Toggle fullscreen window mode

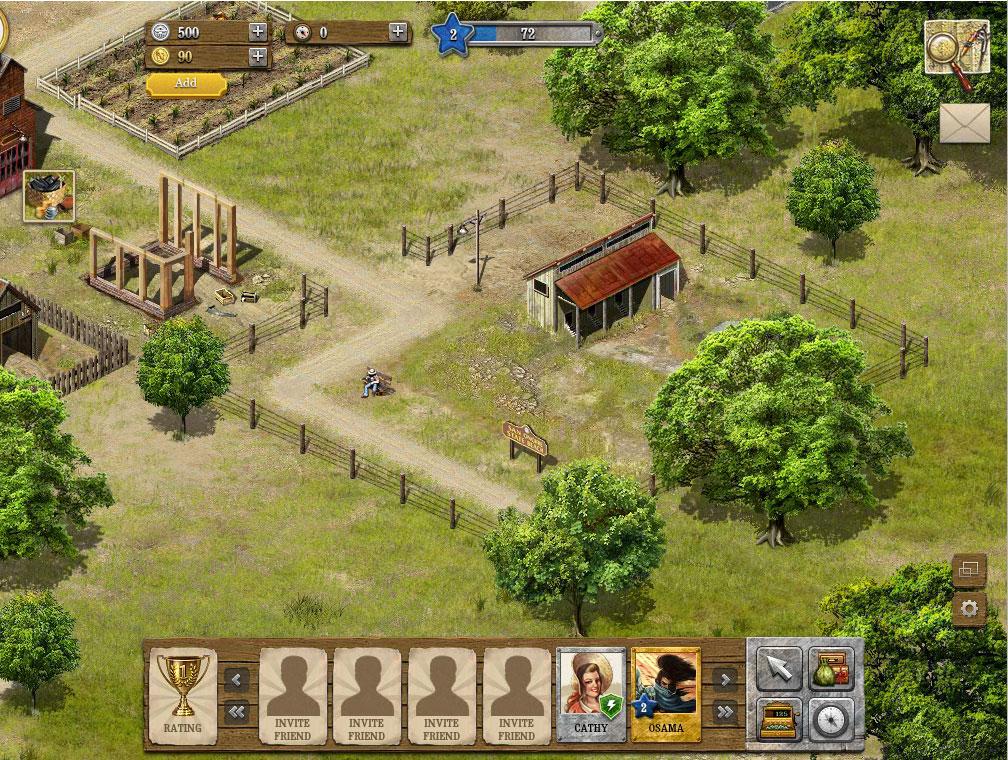(969, 570)
